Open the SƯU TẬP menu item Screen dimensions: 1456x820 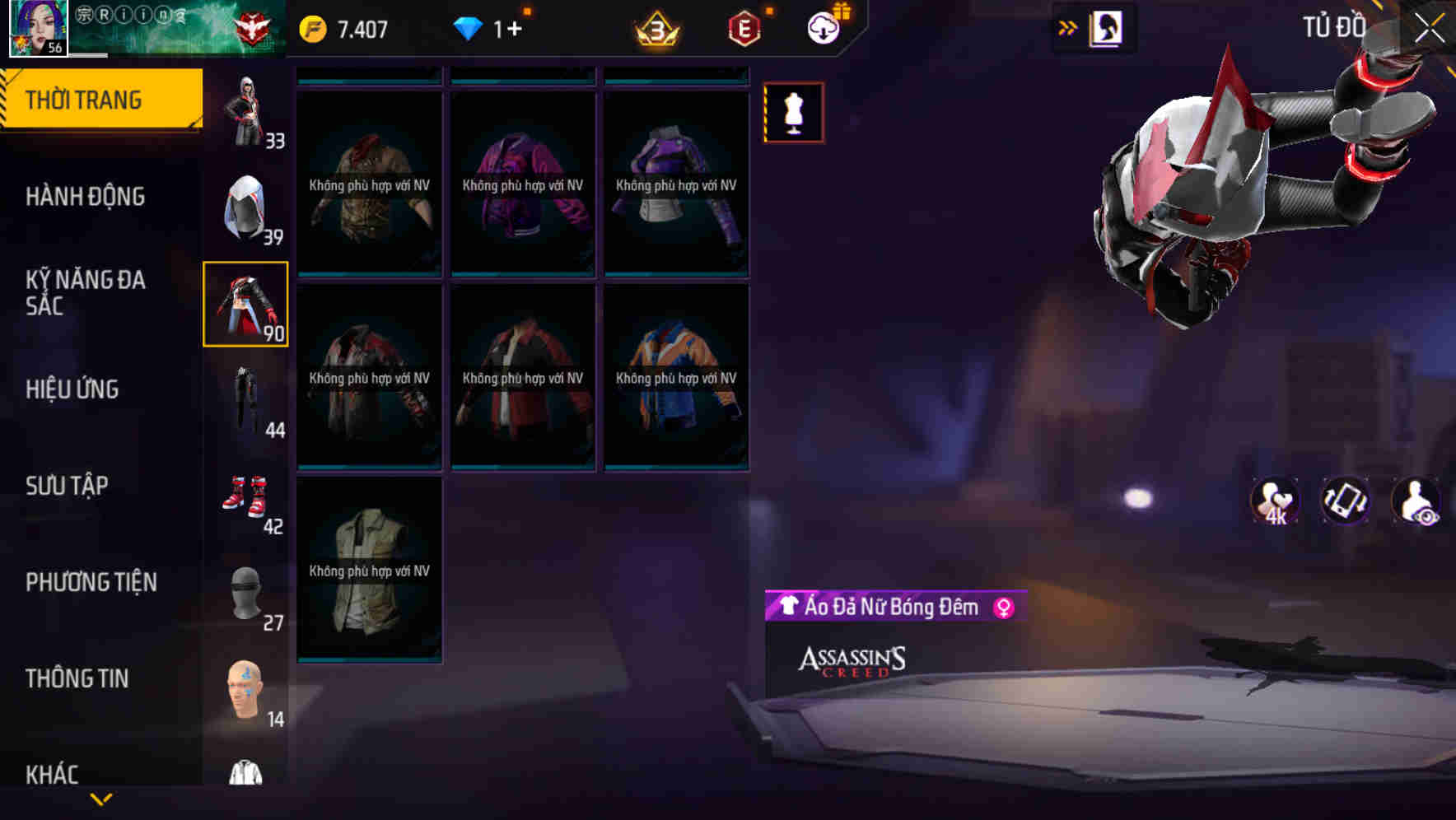(x=68, y=486)
